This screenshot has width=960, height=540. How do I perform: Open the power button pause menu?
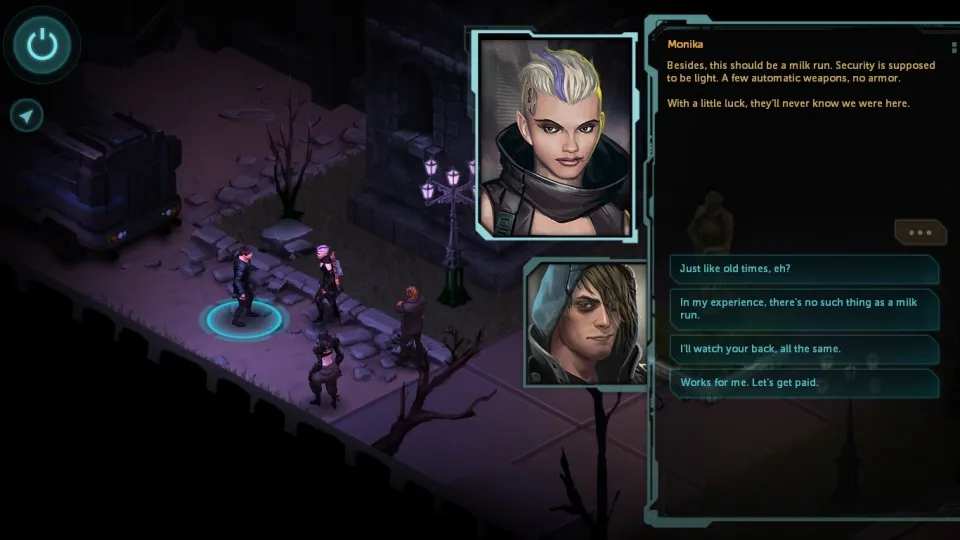point(43,44)
